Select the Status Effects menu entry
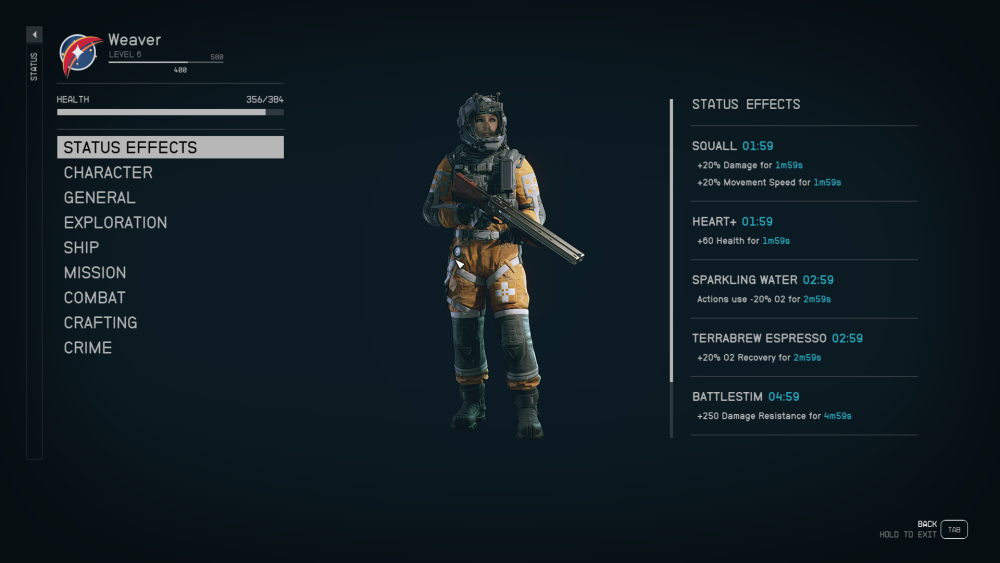 [x=170, y=147]
